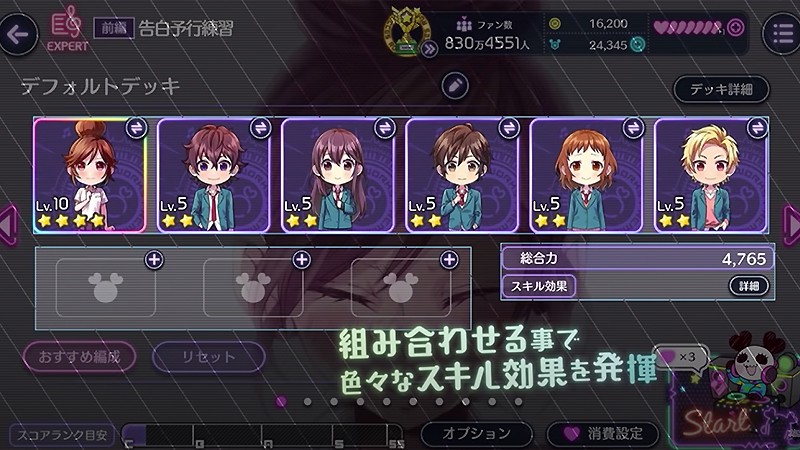Add hearts with the plus icon
This screenshot has width=800, height=450.
coord(736,27)
